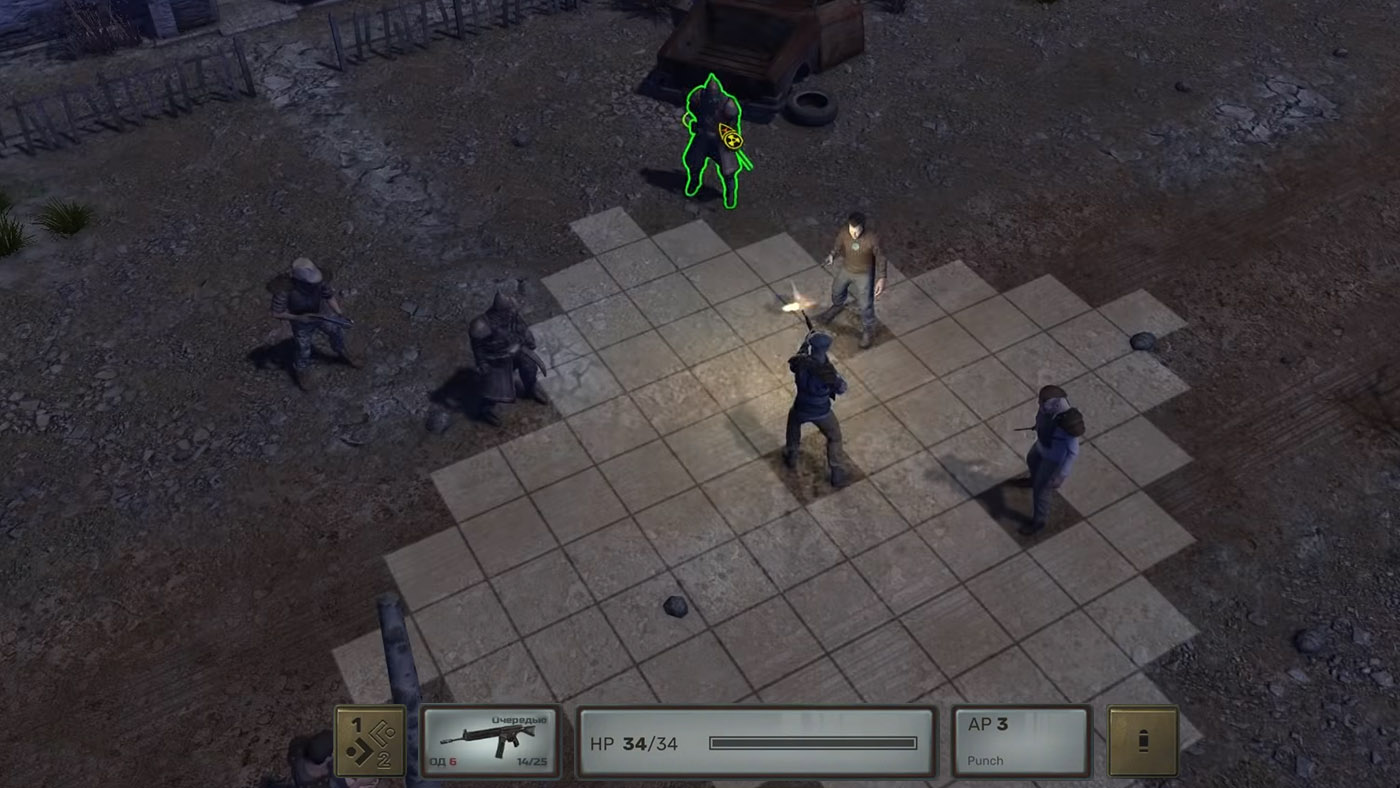Click the AP Punch action panel

click(1020, 741)
